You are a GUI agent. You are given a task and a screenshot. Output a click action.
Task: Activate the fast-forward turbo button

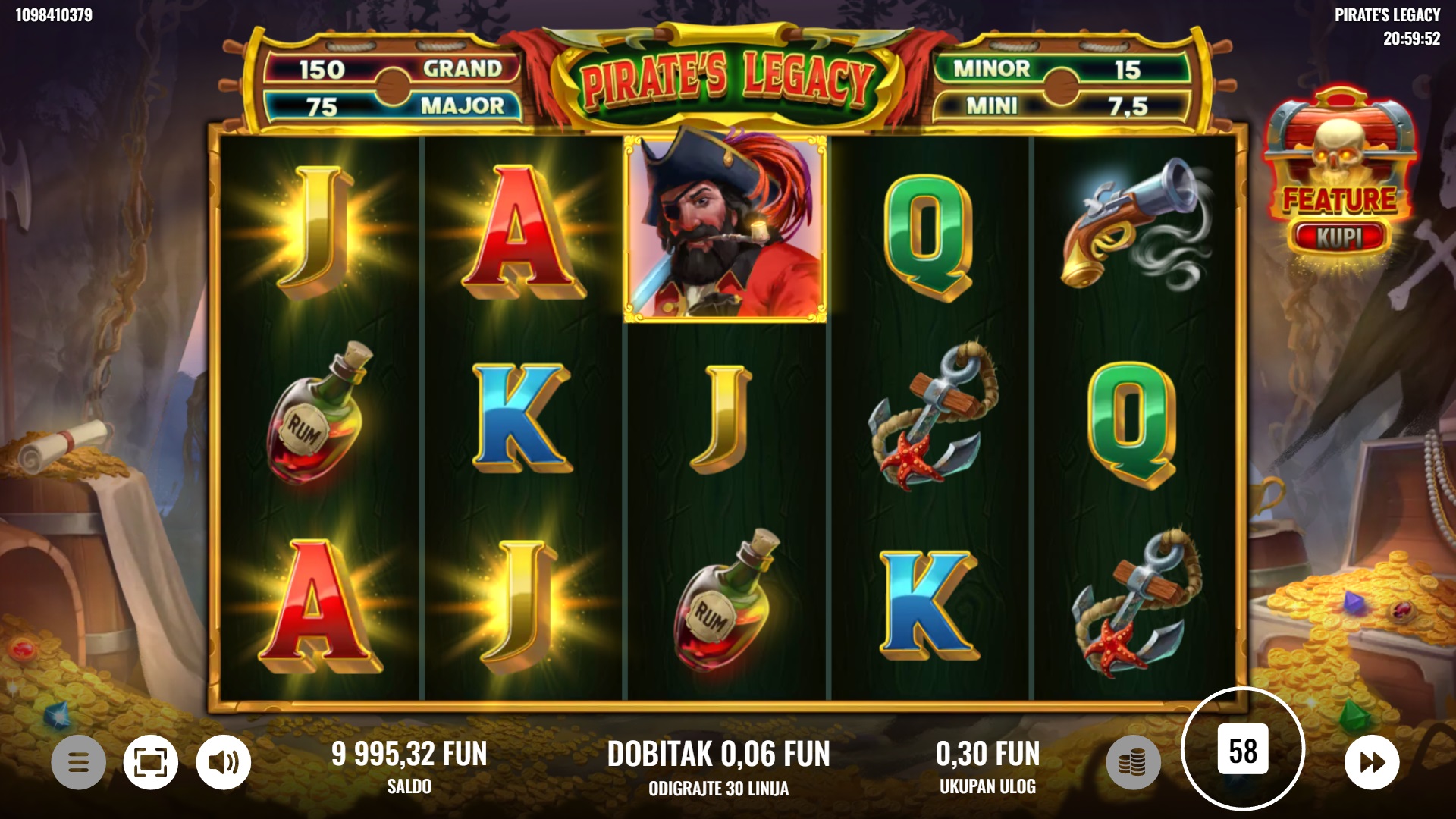tap(1372, 761)
